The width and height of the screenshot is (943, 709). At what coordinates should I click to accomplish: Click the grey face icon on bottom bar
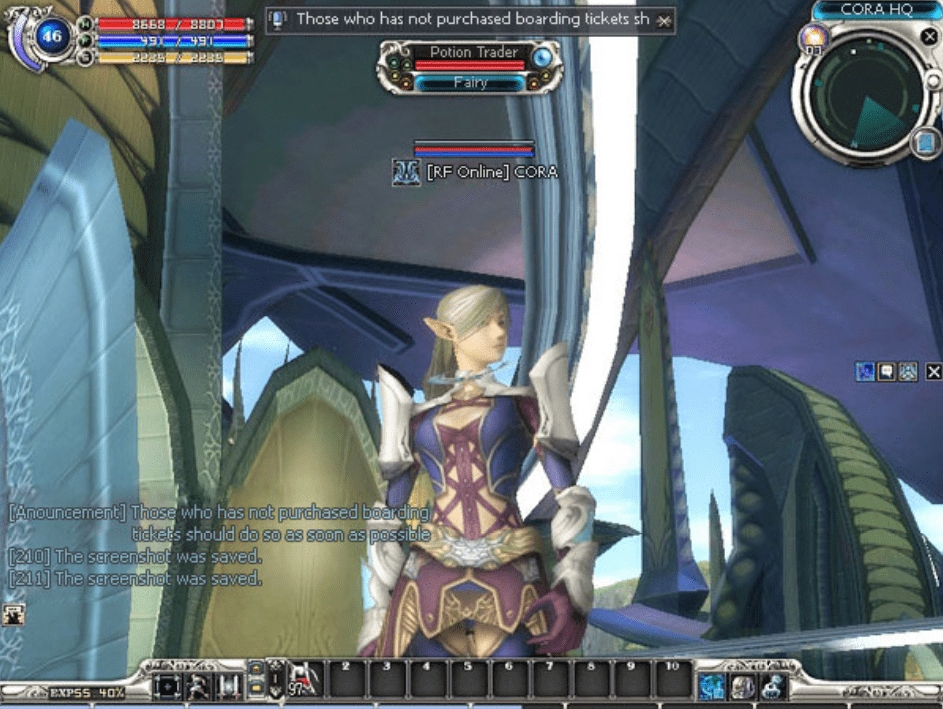pos(742,686)
